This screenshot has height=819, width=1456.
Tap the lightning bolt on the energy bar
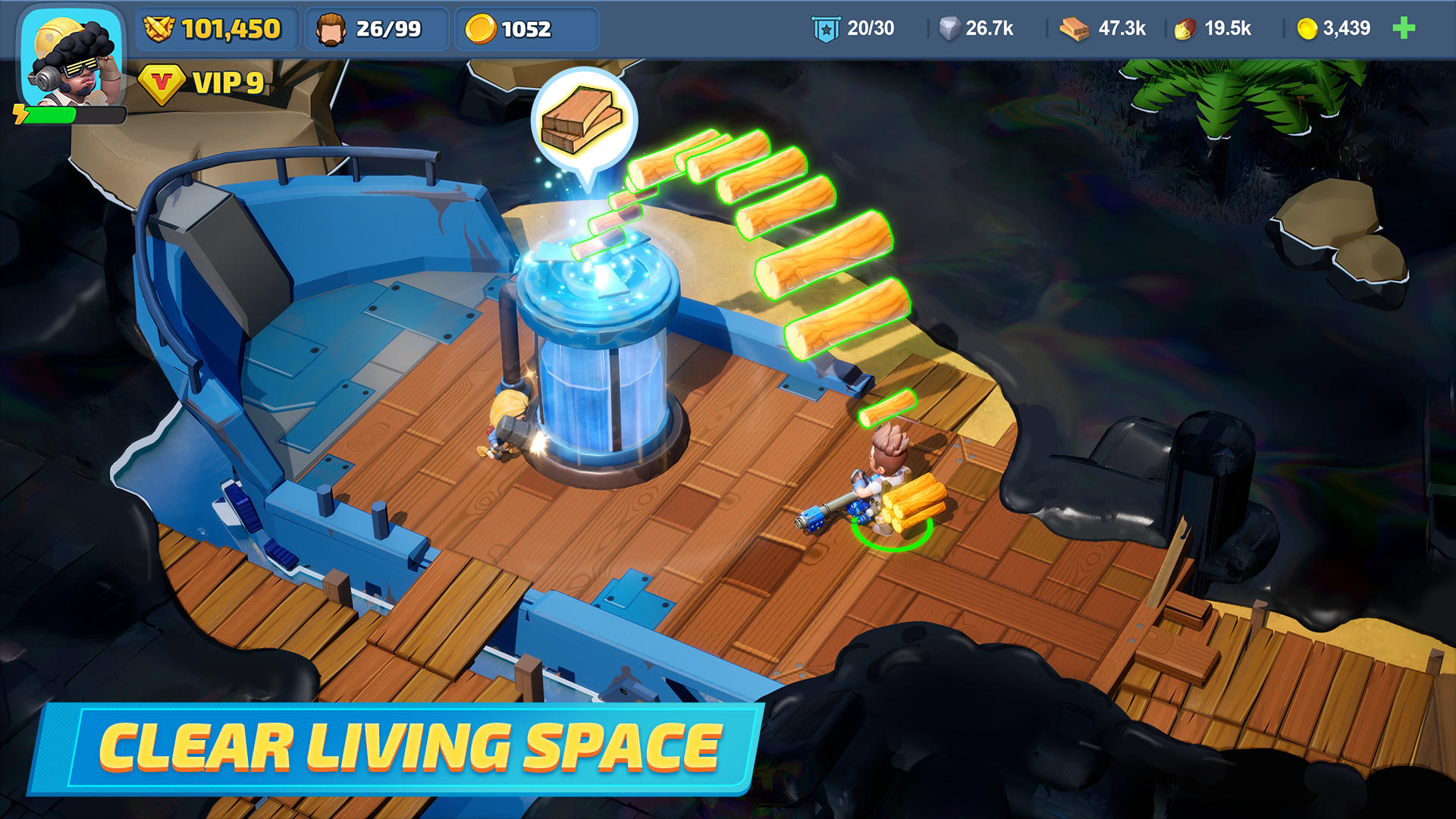pos(21,114)
